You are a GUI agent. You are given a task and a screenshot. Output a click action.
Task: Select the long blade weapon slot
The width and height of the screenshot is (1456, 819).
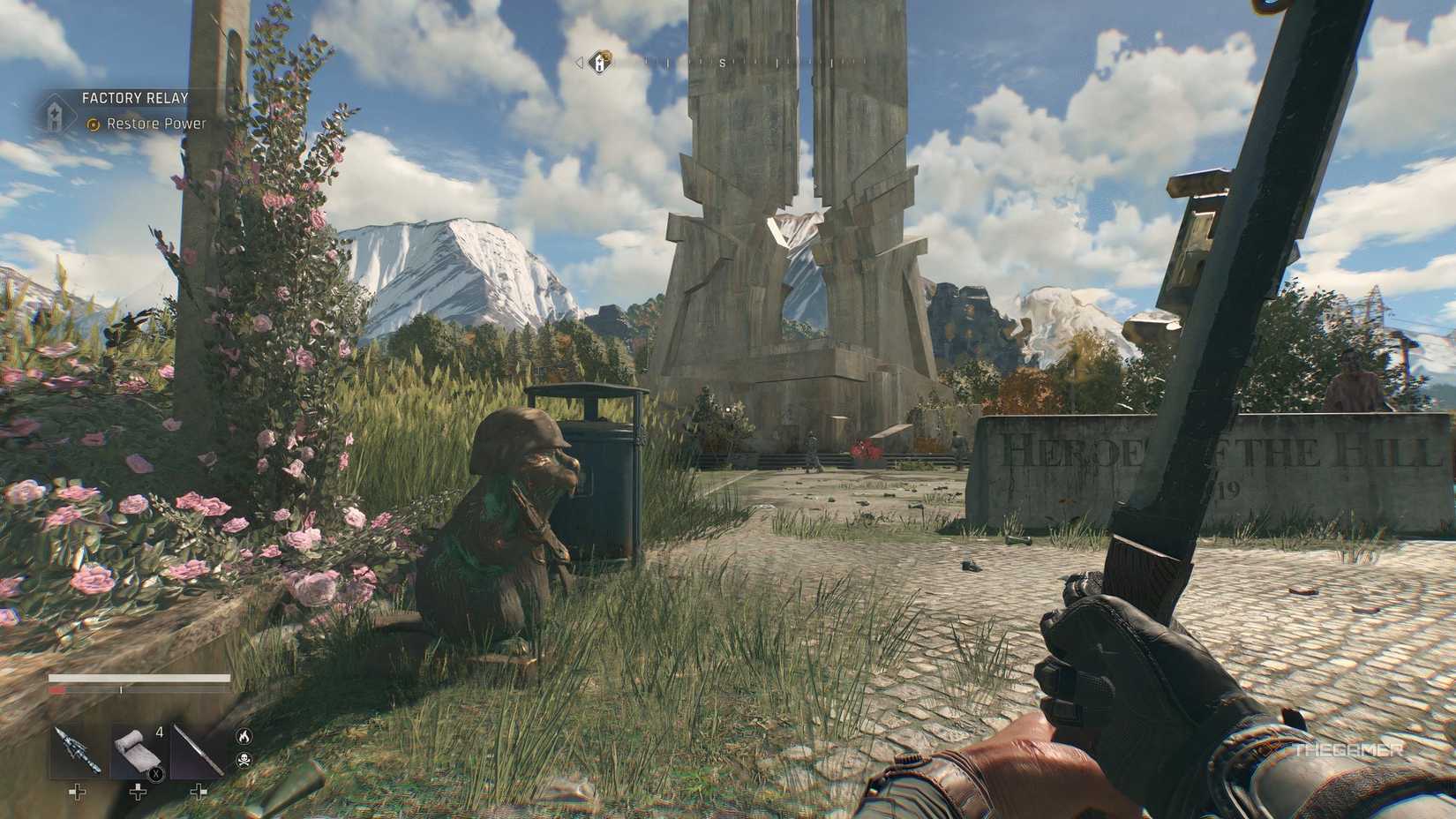(199, 751)
